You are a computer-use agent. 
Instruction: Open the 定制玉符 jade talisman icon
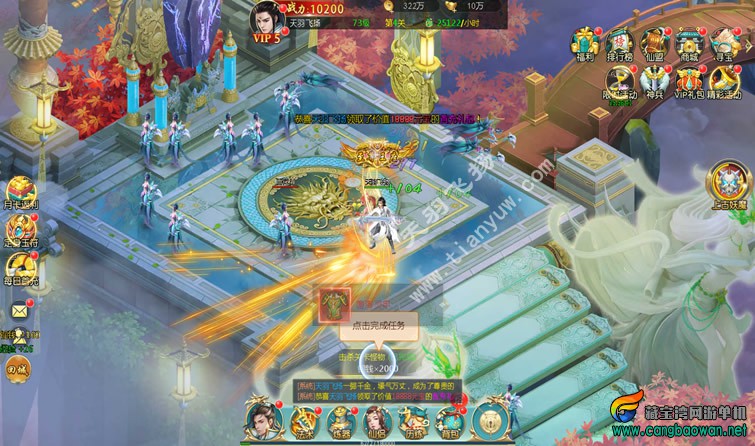(20, 231)
